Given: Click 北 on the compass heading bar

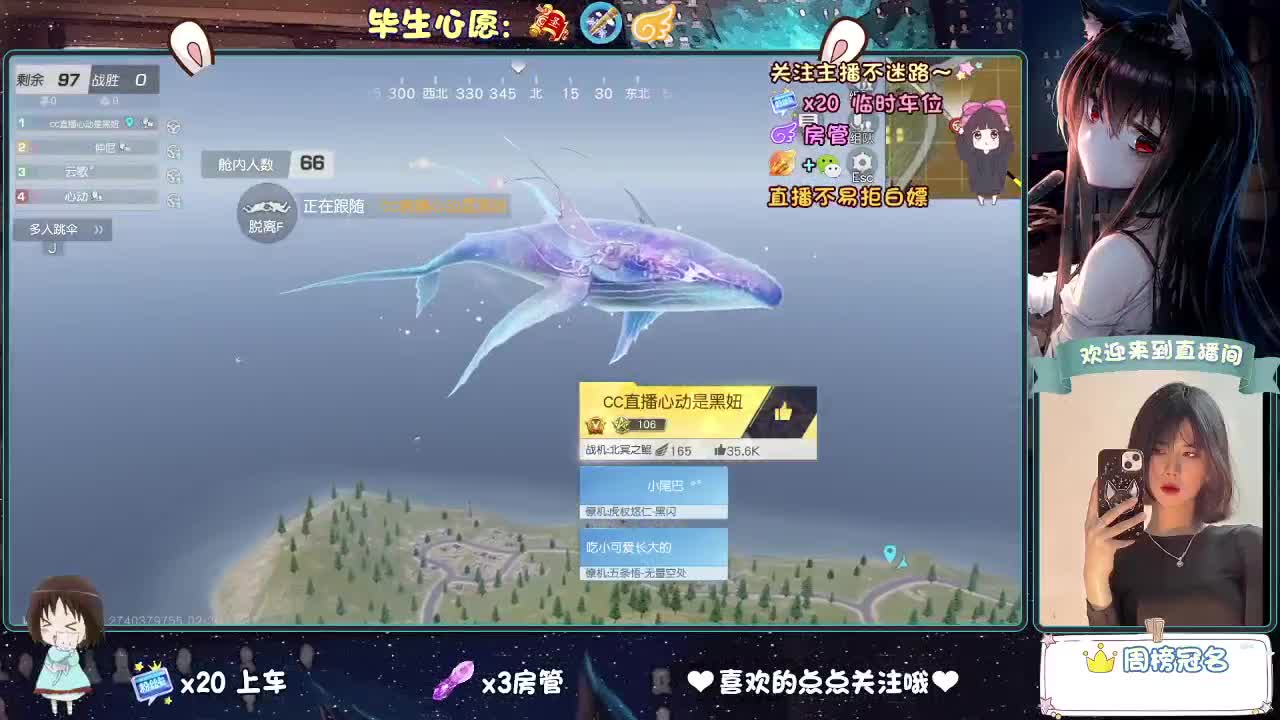Looking at the screenshot, I should click(536, 92).
